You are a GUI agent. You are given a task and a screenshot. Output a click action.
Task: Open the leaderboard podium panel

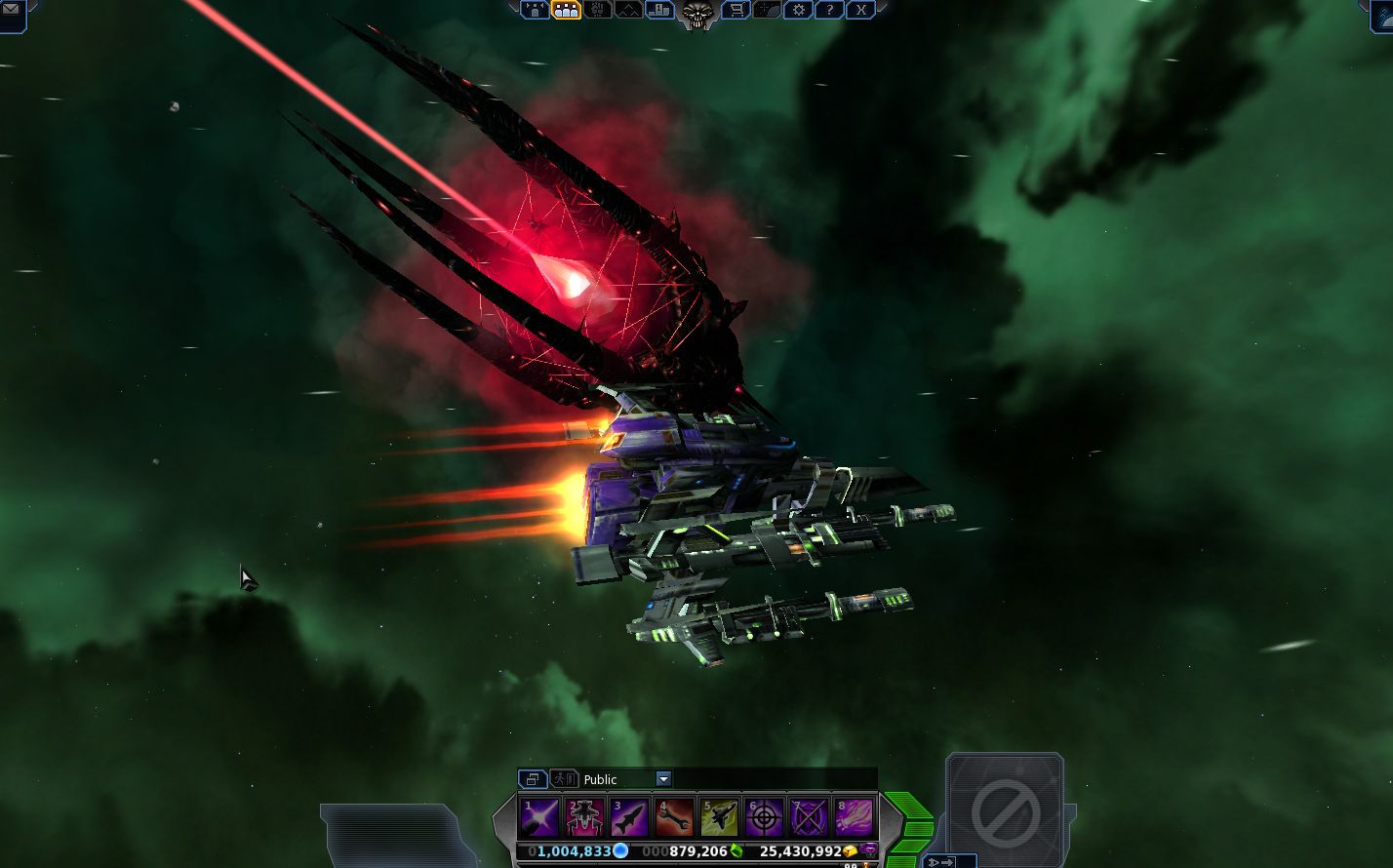pos(659,10)
